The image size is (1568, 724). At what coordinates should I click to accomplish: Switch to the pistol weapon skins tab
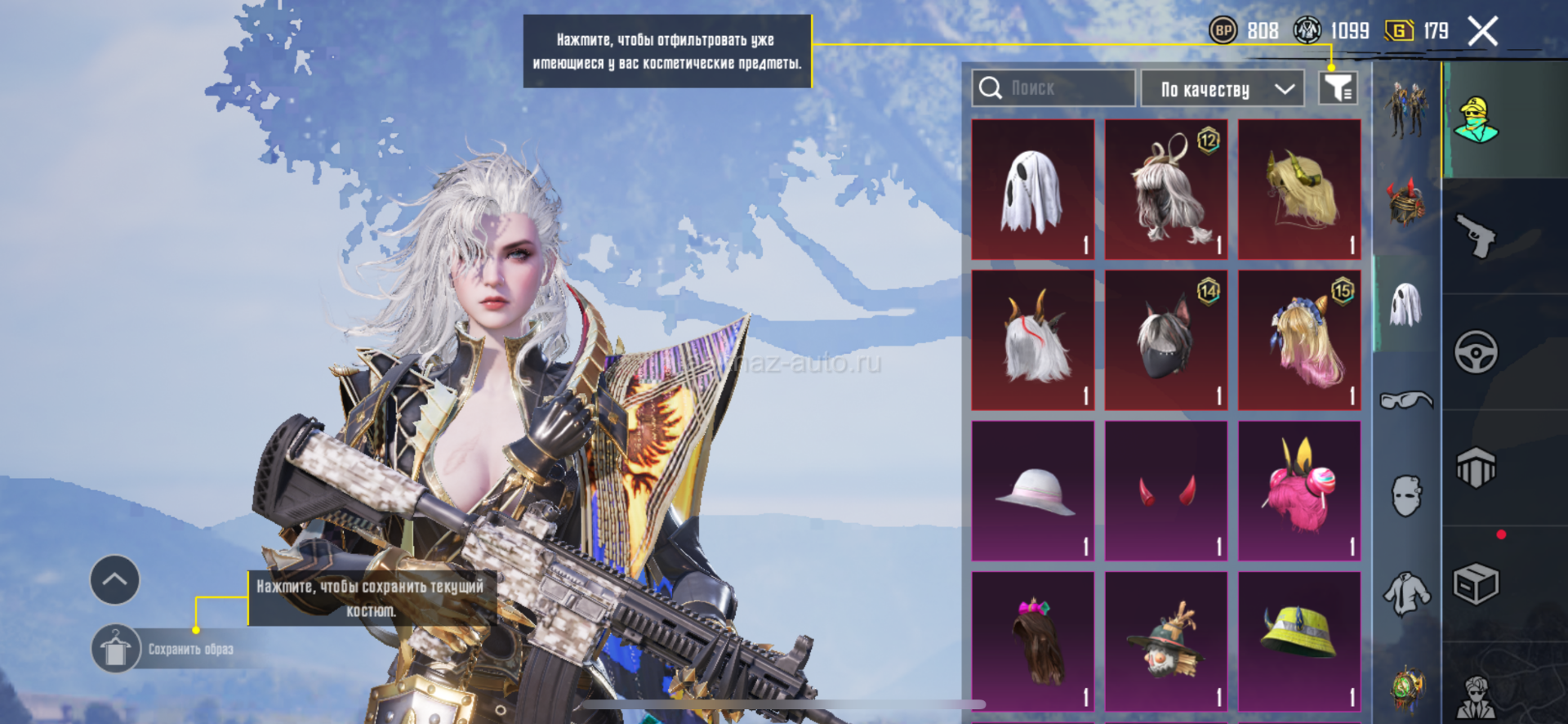(x=1477, y=236)
